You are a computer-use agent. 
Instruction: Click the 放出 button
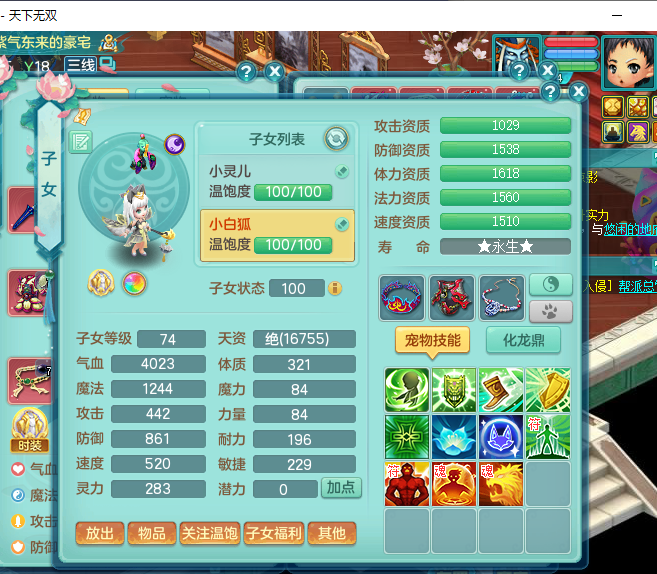pos(99,534)
